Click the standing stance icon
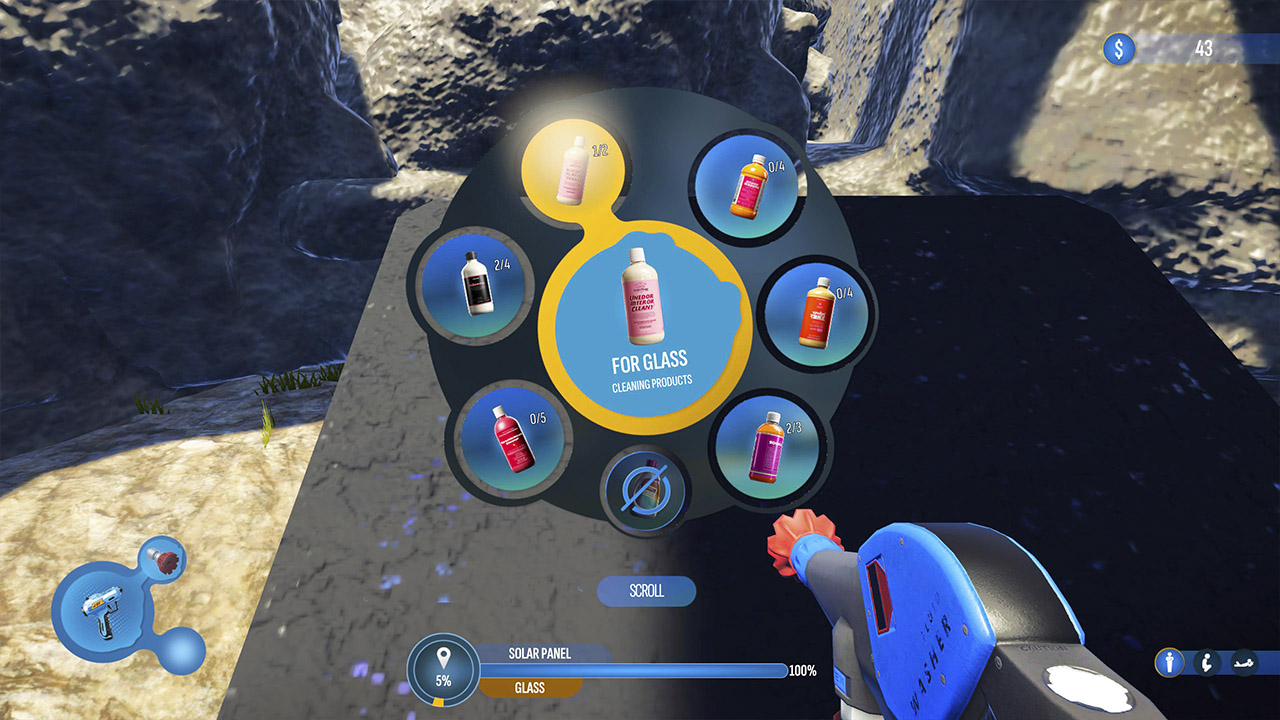 pos(1169,661)
